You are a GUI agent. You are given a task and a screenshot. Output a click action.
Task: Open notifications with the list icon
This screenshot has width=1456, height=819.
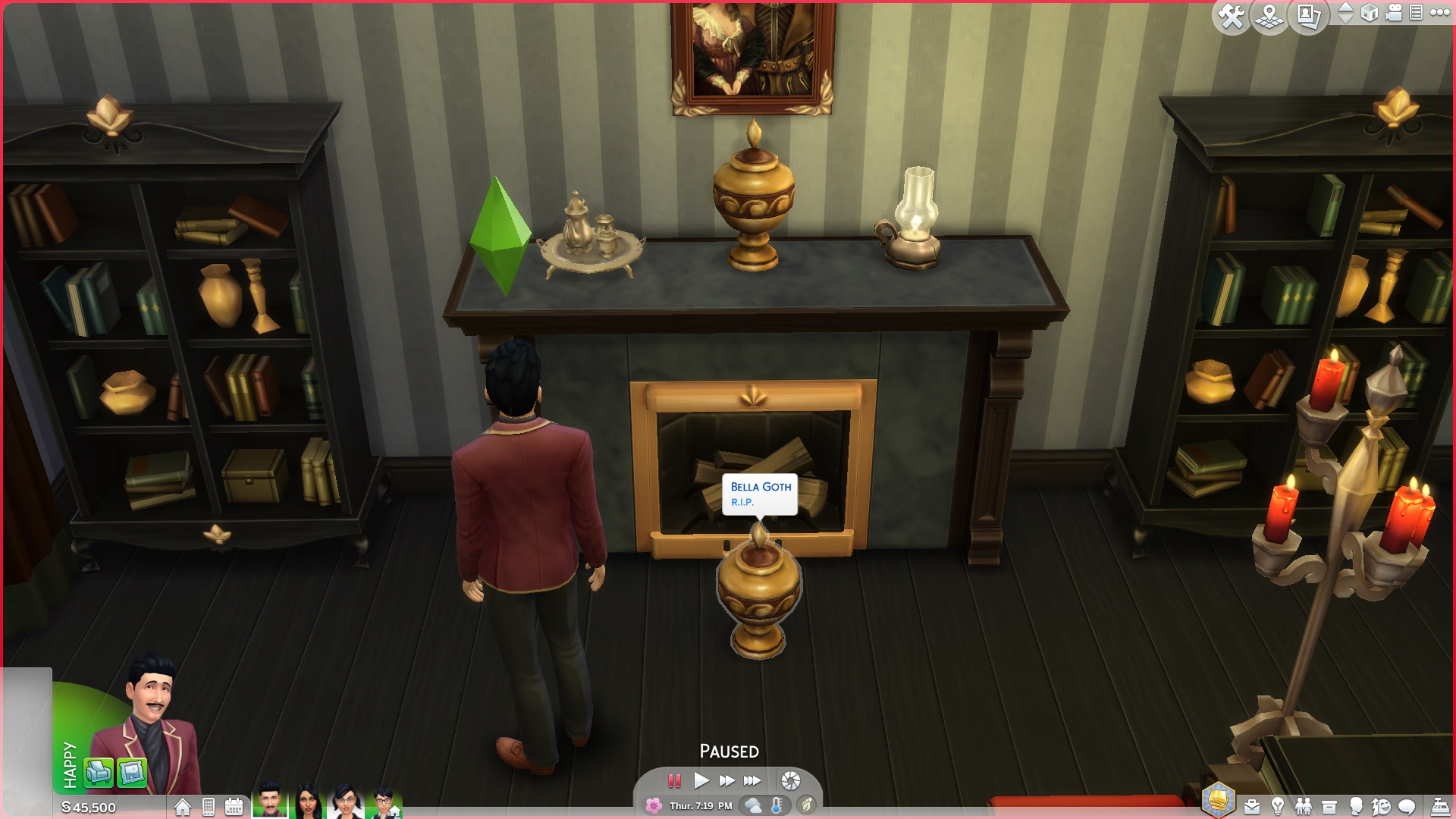(x=1417, y=14)
